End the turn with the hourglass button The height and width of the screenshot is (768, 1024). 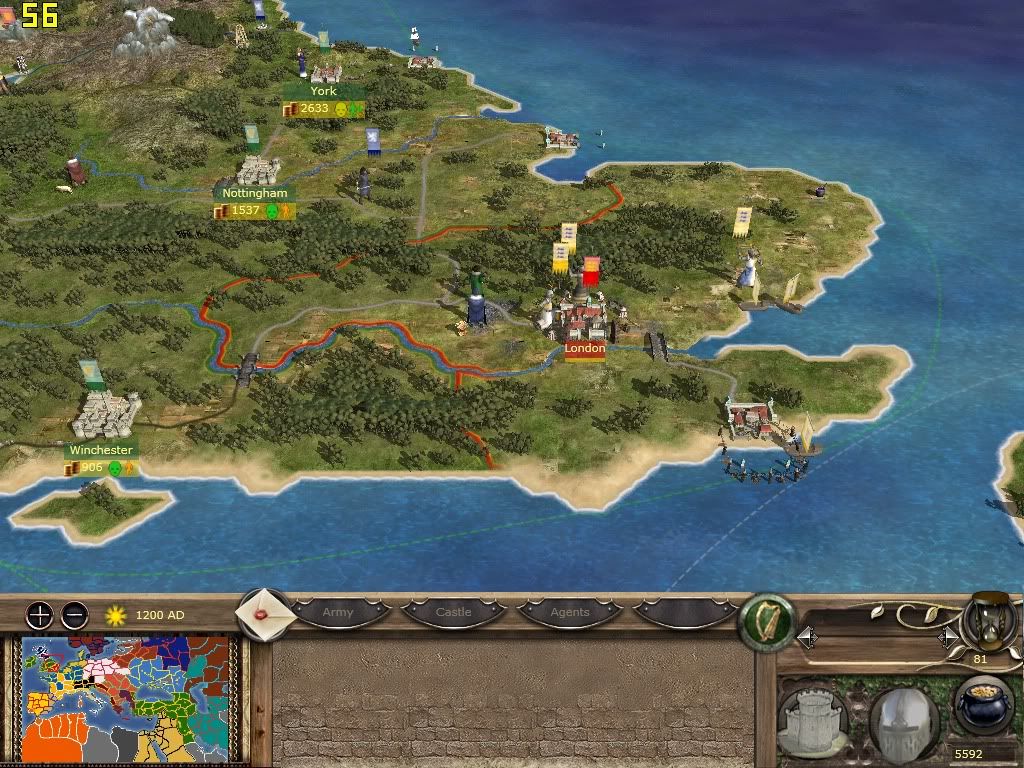click(x=989, y=621)
